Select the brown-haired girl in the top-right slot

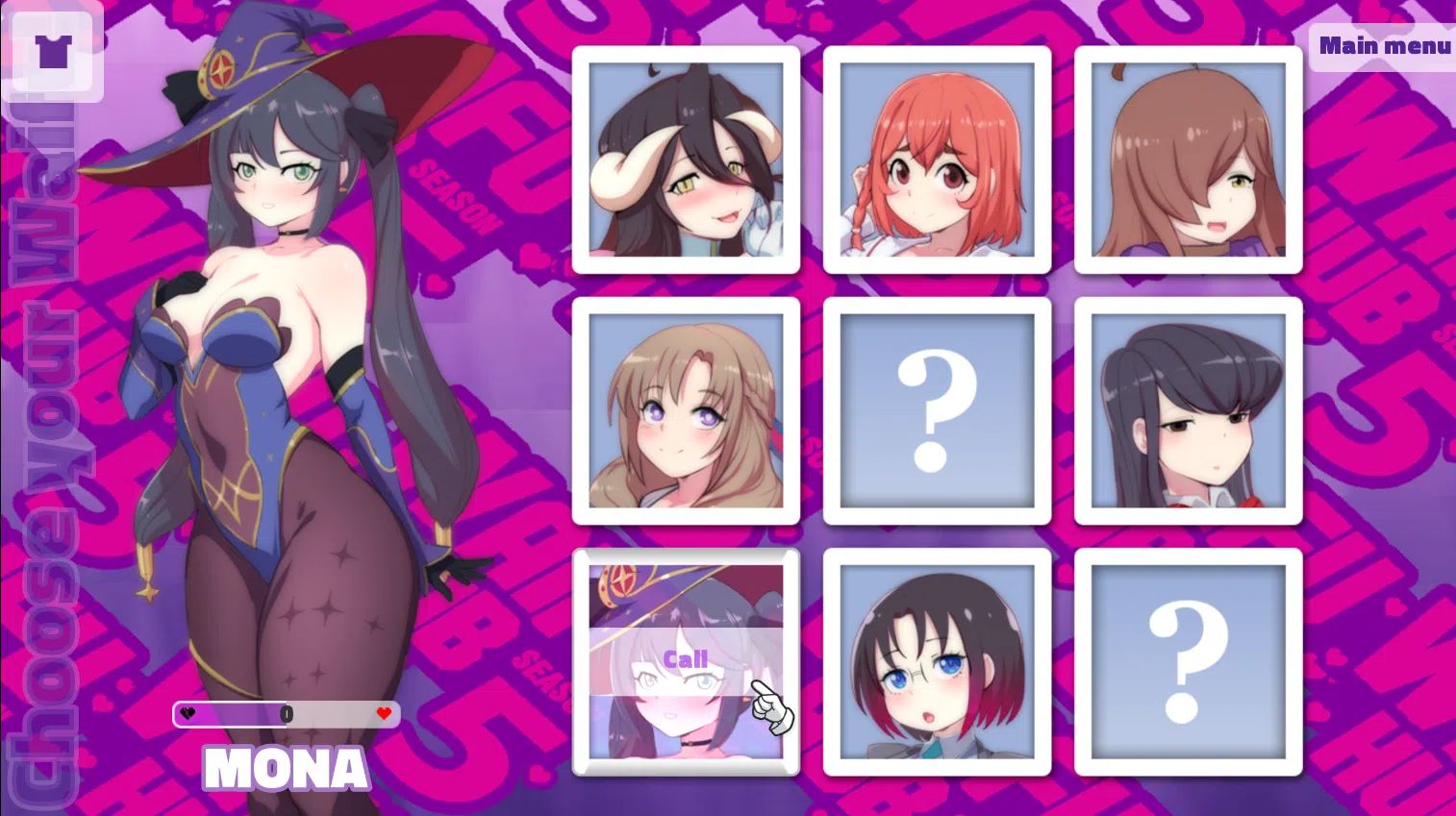1187,159
